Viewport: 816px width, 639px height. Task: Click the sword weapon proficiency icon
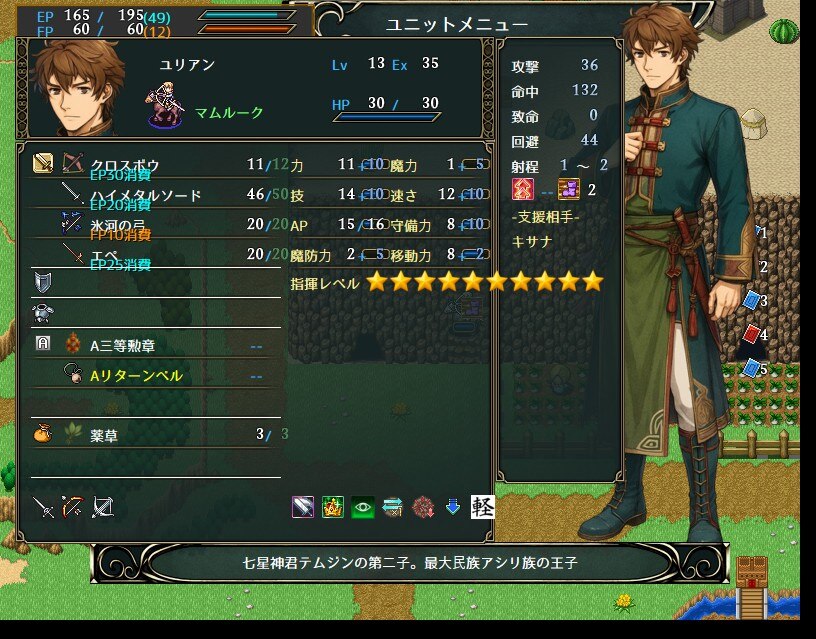[43, 507]
